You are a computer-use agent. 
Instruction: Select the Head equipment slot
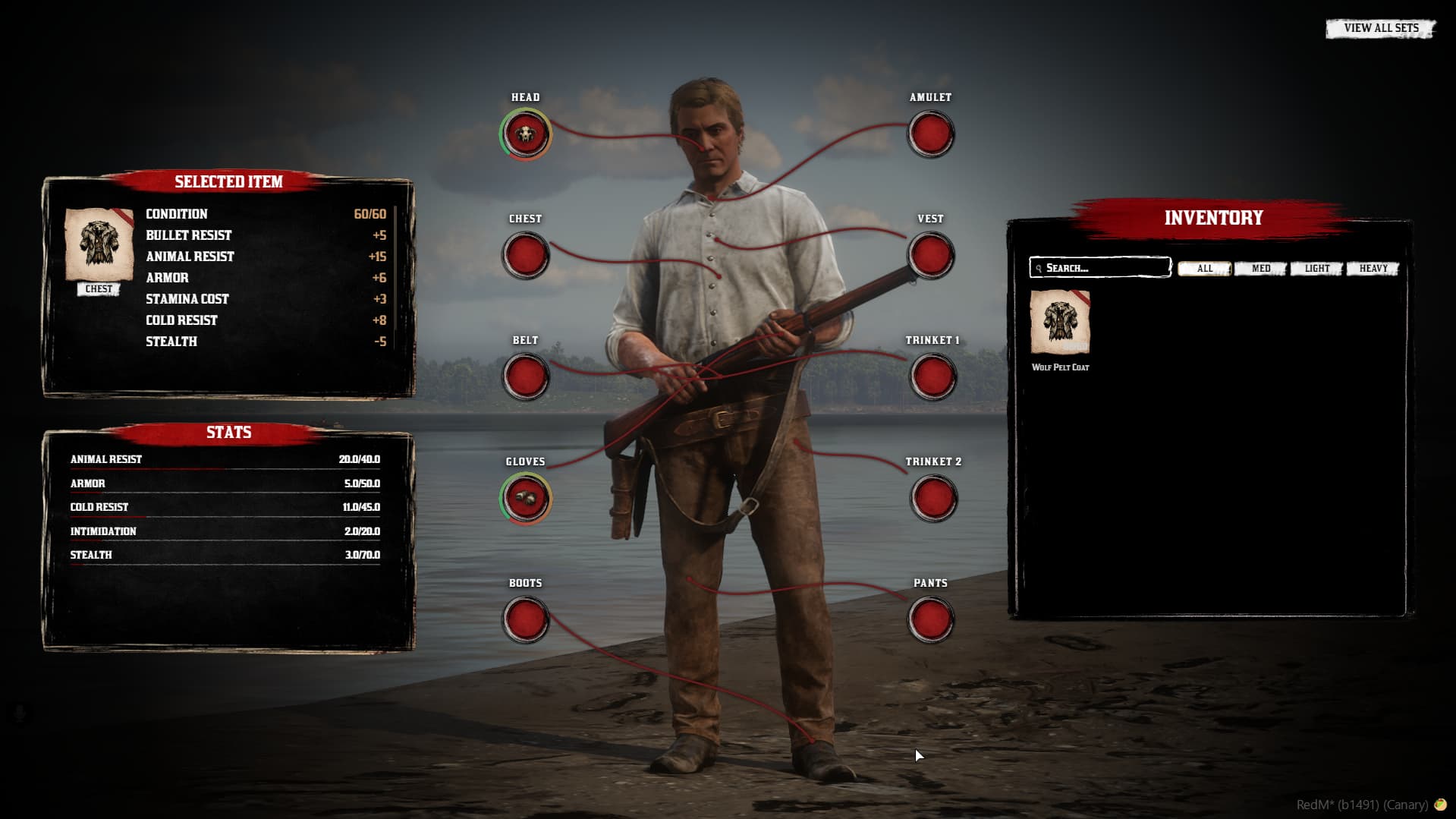tap(525, 134)
